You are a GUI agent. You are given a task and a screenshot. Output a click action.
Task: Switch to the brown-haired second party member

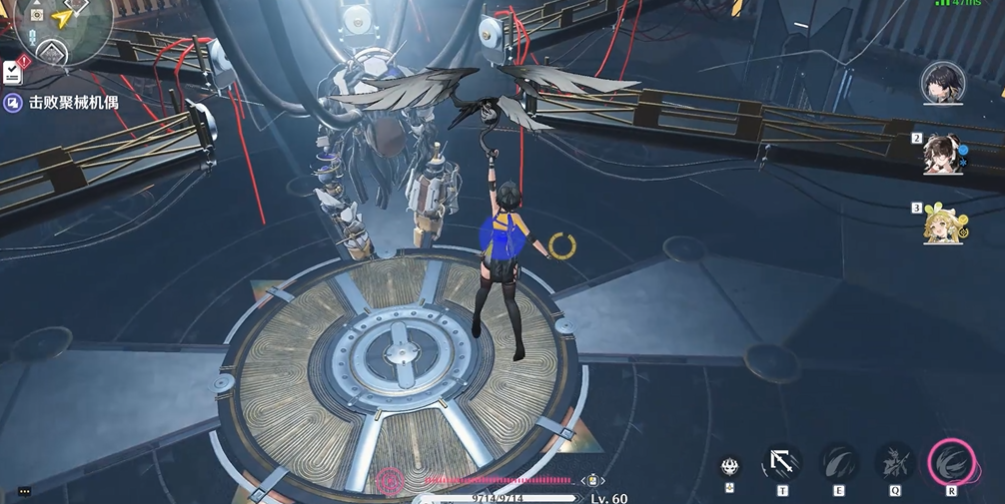942,156
